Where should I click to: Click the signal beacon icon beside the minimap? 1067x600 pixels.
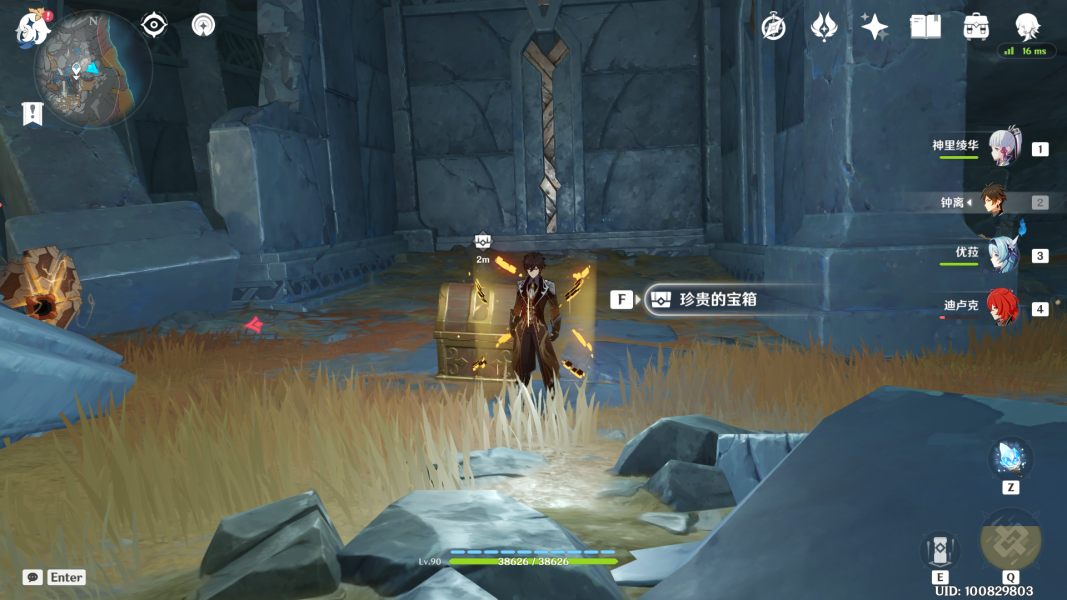pos(204,25)
